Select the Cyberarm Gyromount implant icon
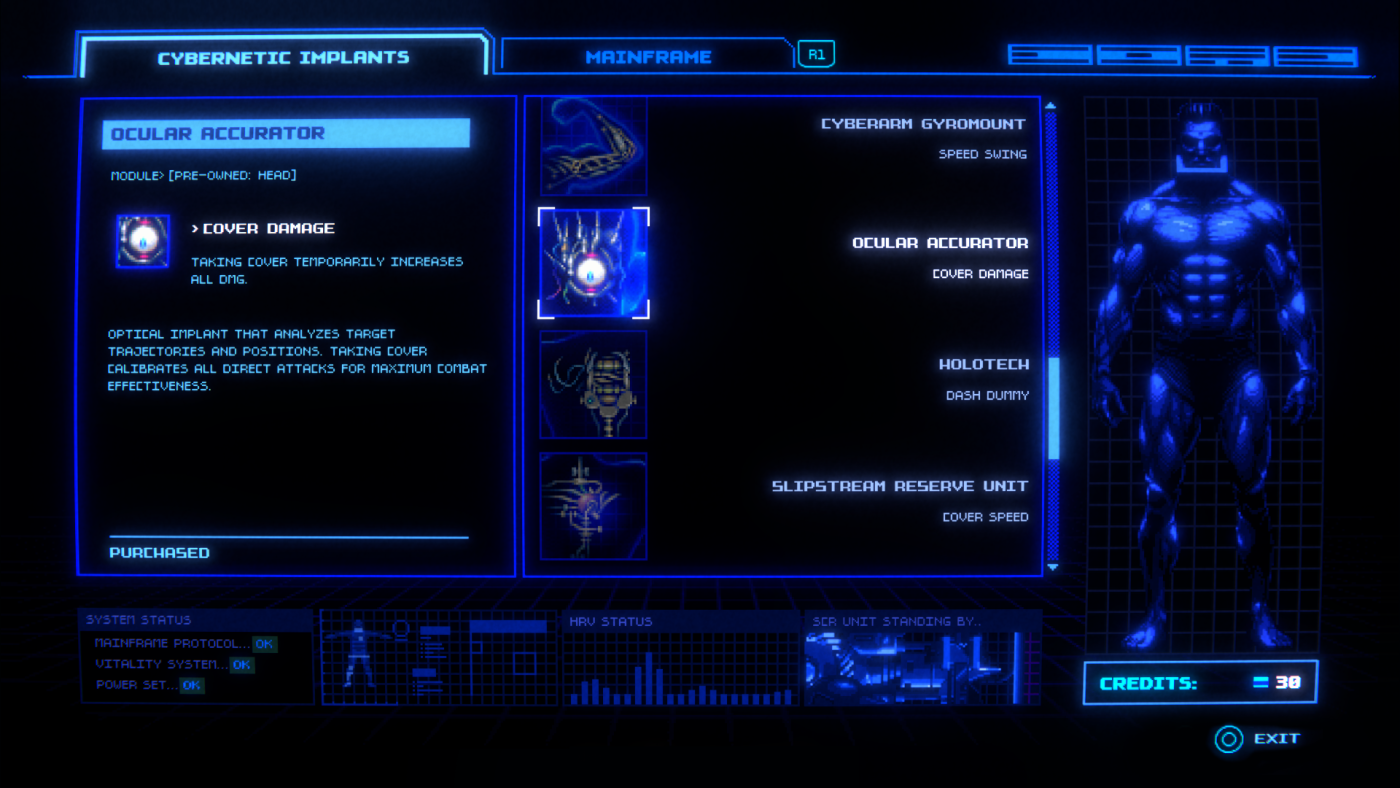This screenshot has height=788, width=1400. 593,145
